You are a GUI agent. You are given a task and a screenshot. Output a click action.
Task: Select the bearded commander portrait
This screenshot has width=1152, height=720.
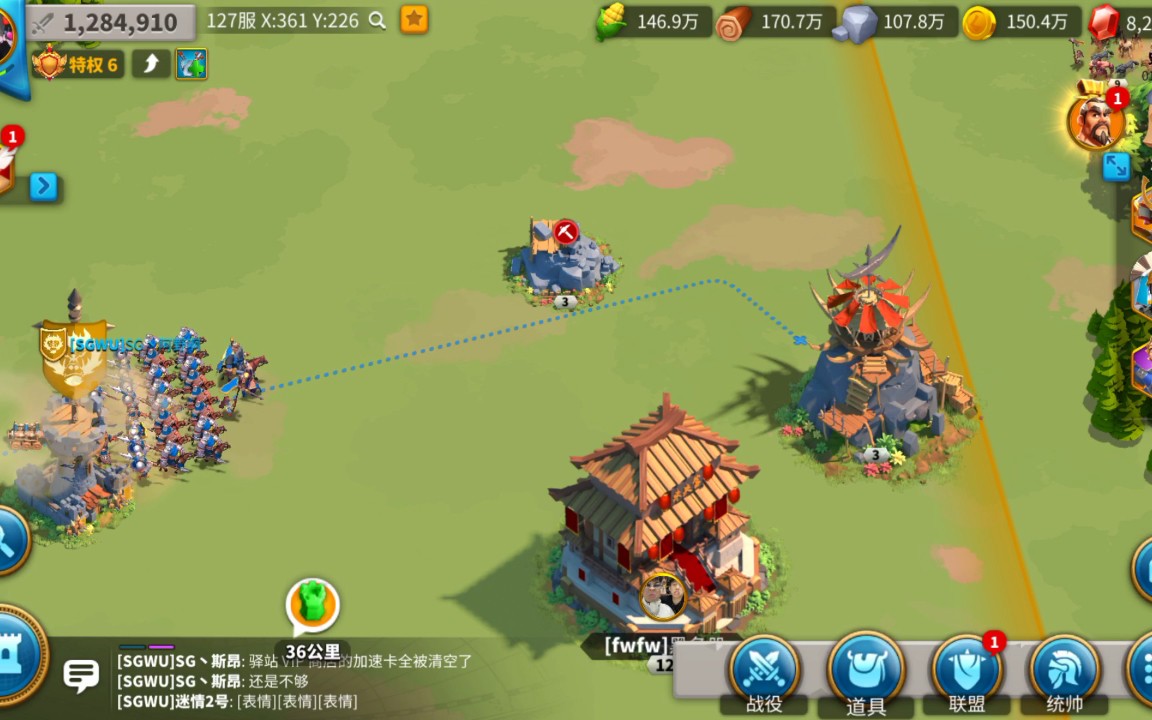pos(1095,122)
